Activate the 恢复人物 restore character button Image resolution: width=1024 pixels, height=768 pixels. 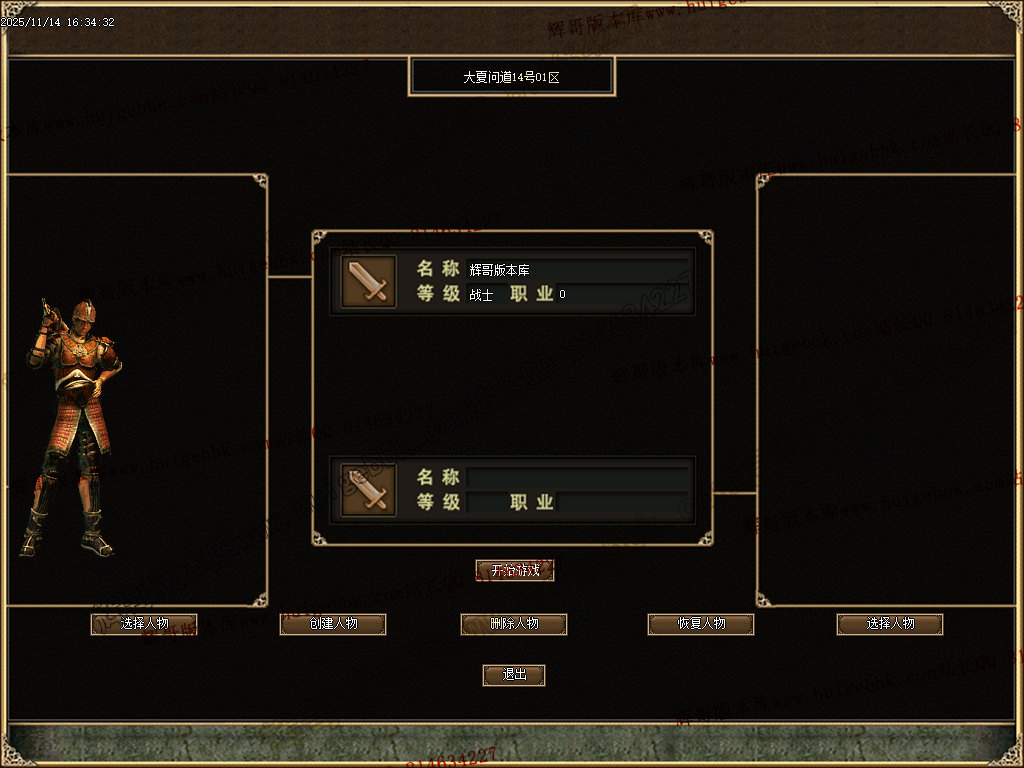point(701,624)
